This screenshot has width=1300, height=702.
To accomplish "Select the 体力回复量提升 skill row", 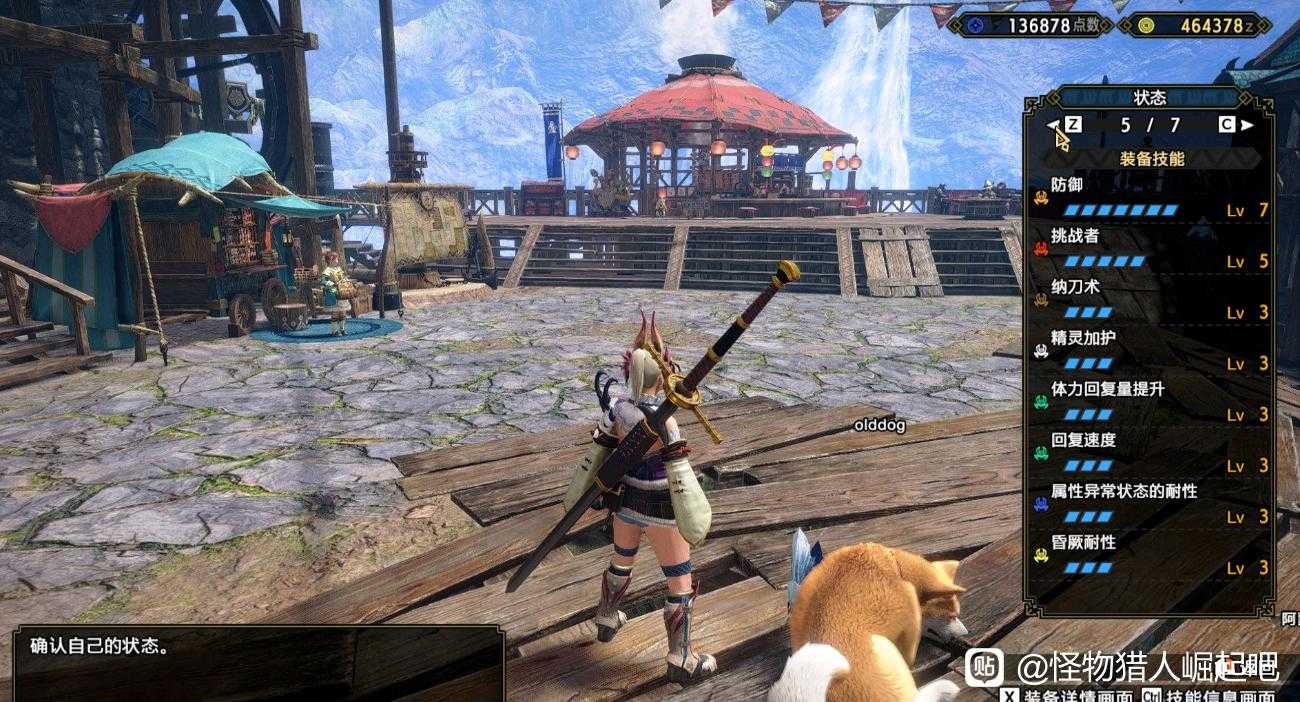I will click(x=1150, y=402).
